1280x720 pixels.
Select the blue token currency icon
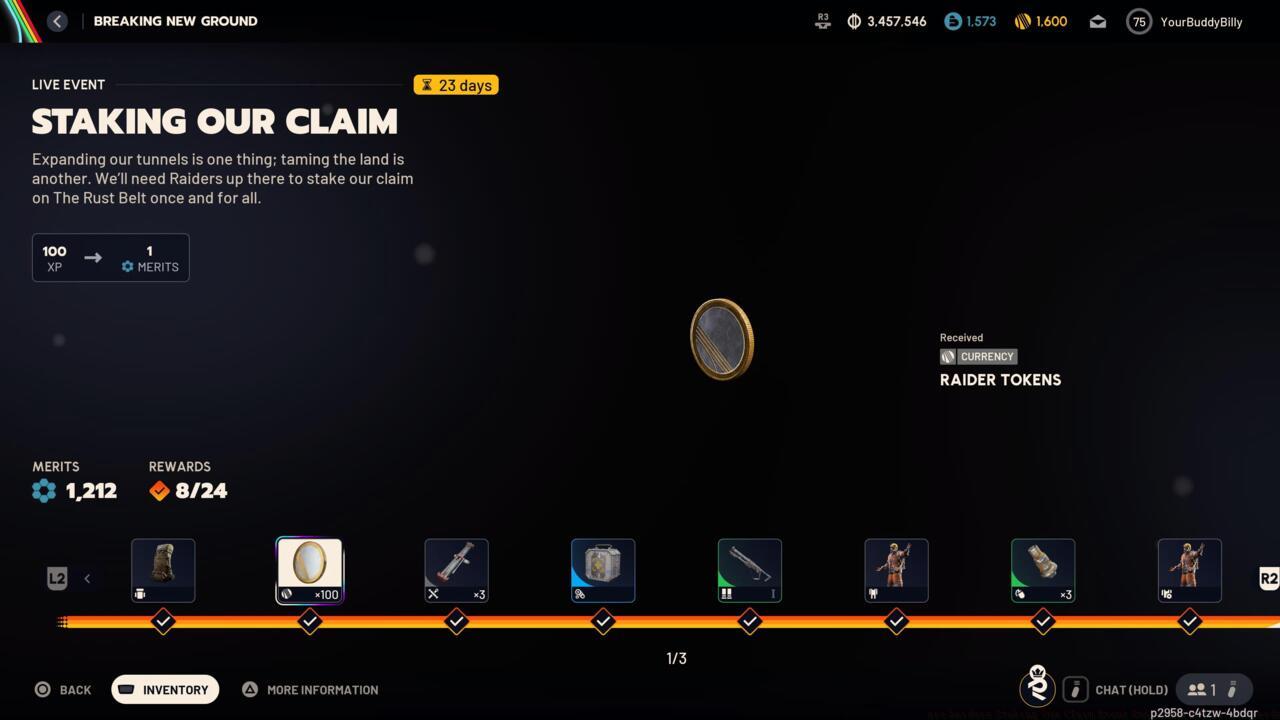(x=951, y=21)
